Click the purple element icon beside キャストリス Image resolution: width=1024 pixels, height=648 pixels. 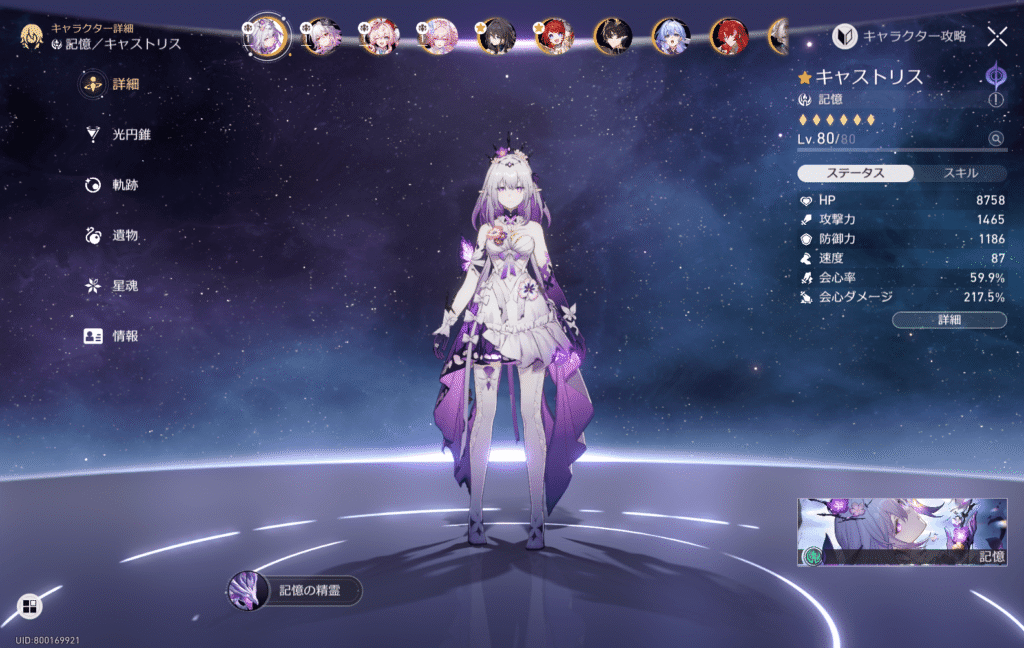(x=996, y=76)
